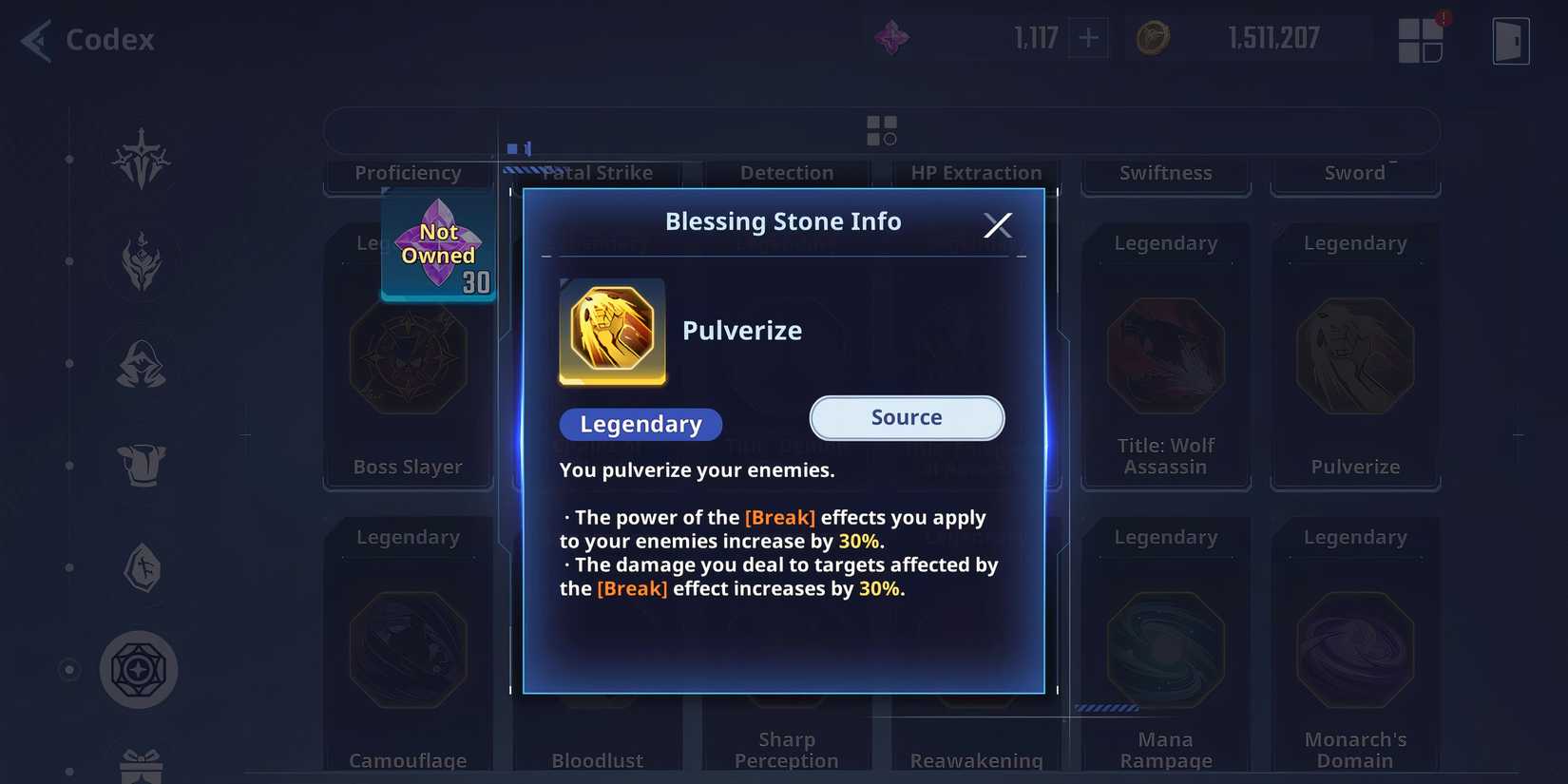Select the sword weapons codex icon
This screenshot has height=784, width=1568.
(x=140, y=162)
